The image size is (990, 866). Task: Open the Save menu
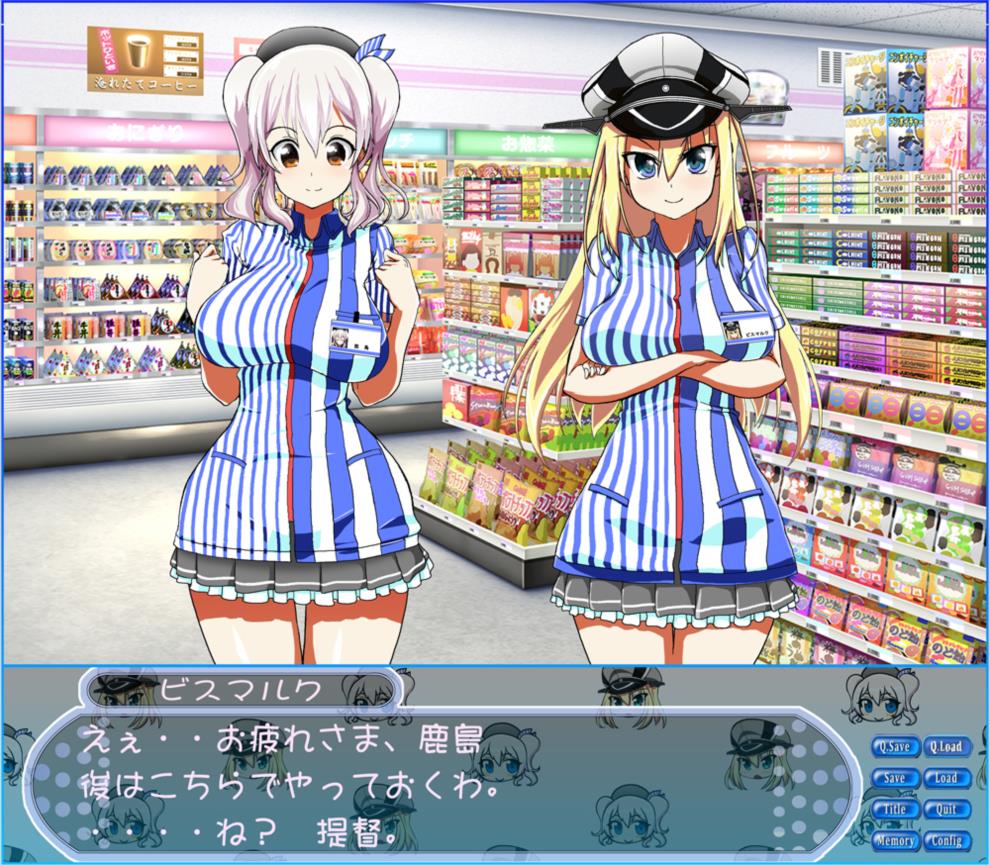(894, 778)
